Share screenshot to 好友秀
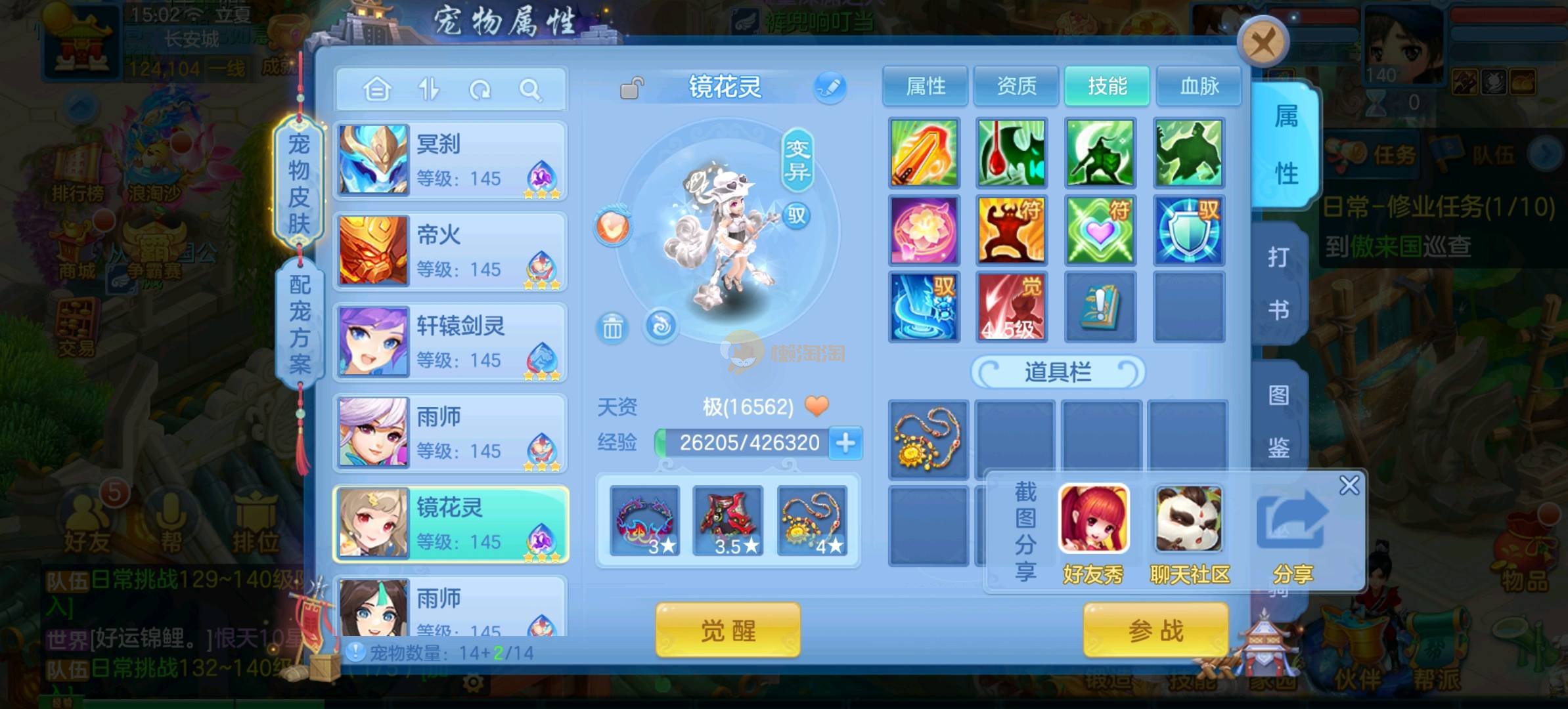Viewport: 1568px width, 709px height. [x=1094, y=533]
